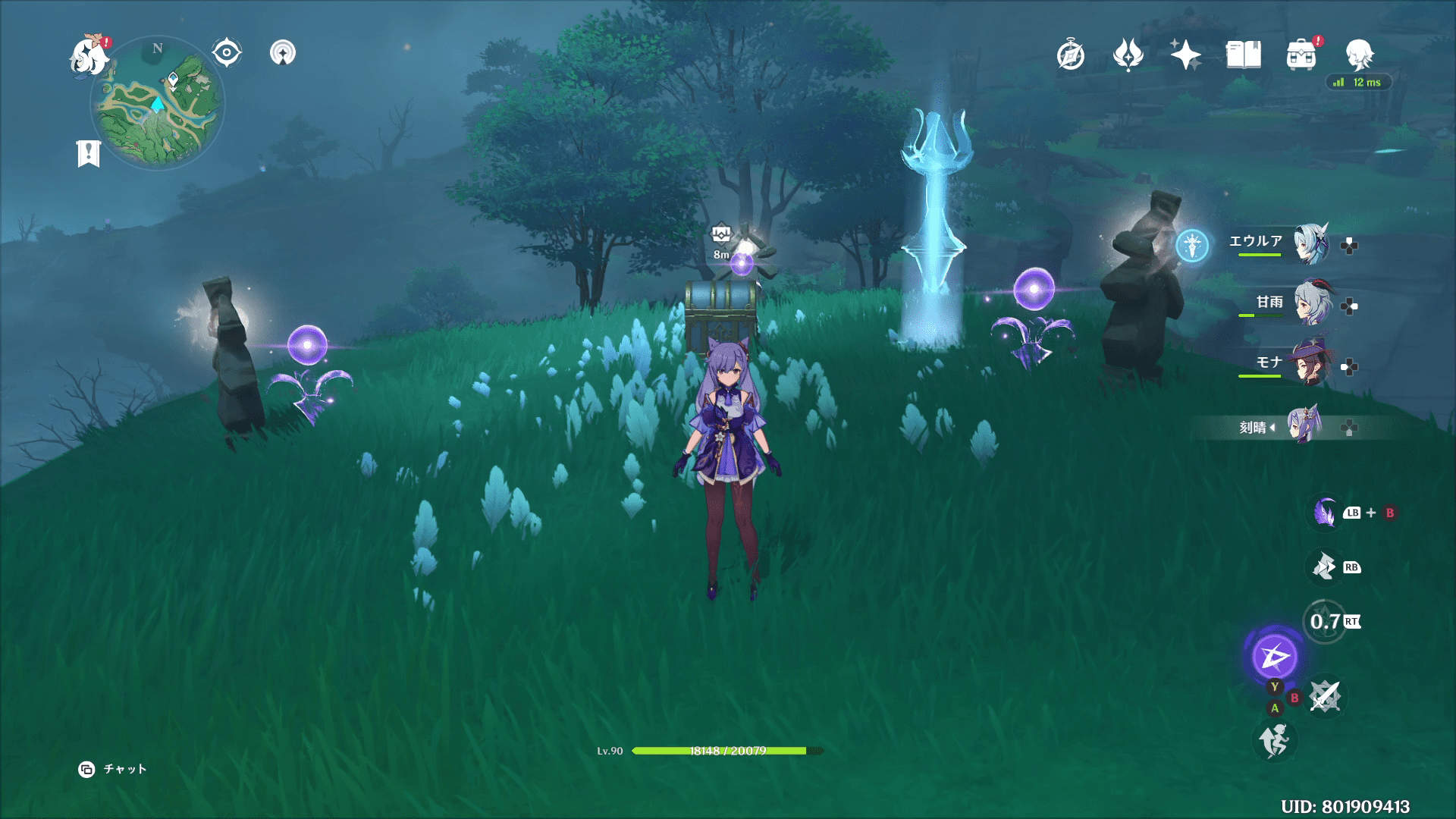
Task: Open the wish star icon
Action: pyautogui.click(x=1185, y=55)
